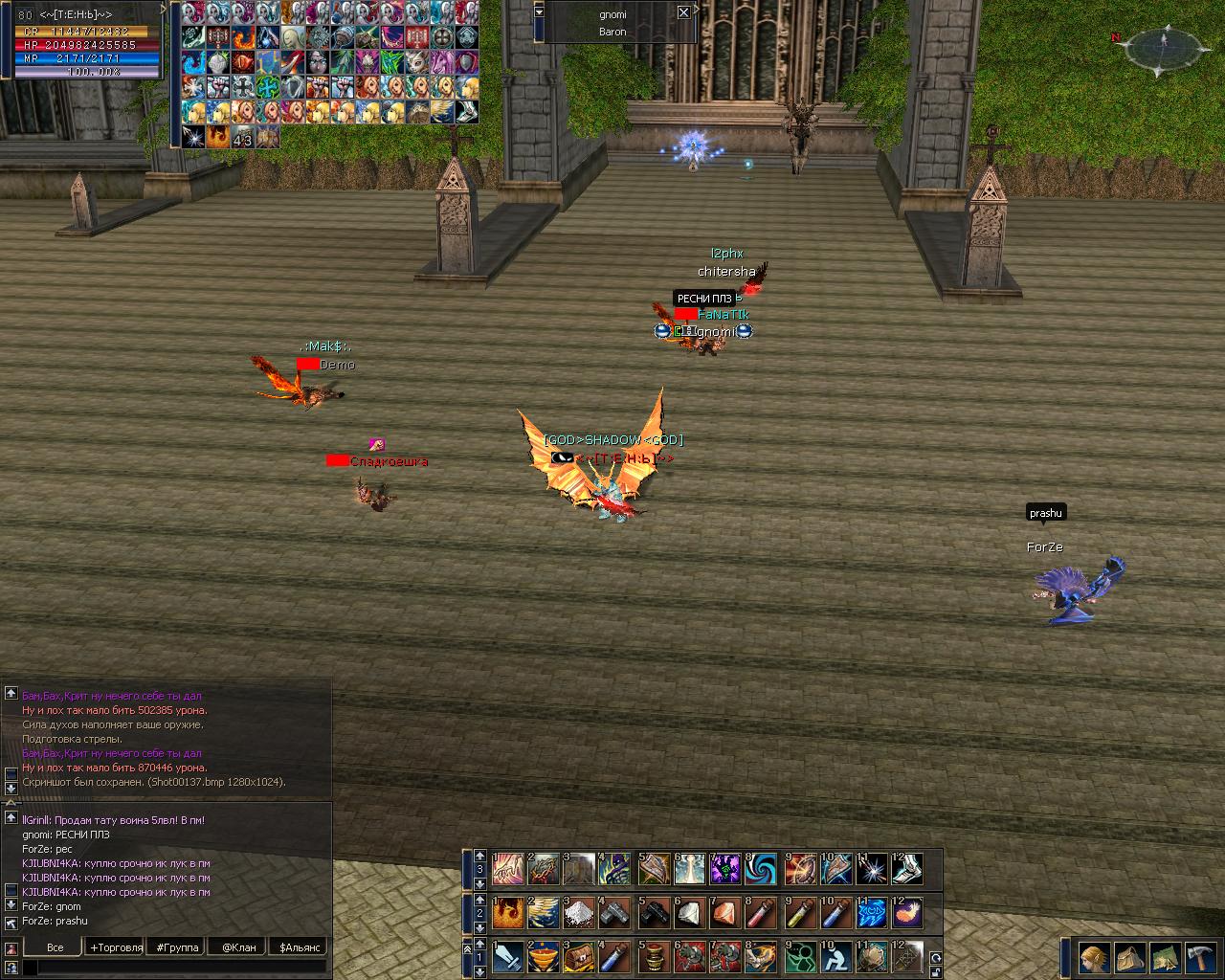The height and width of the screenshot is (980, 1225).
Task: Click the chat message input field
Action: (x=177, y=969)
